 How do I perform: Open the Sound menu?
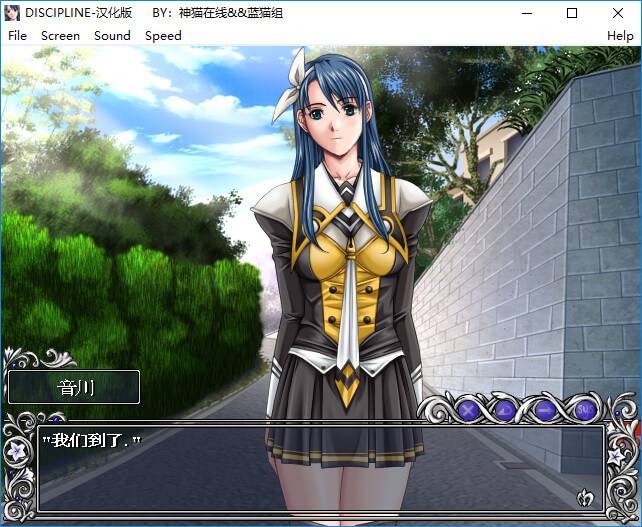[x=112, y=35]
